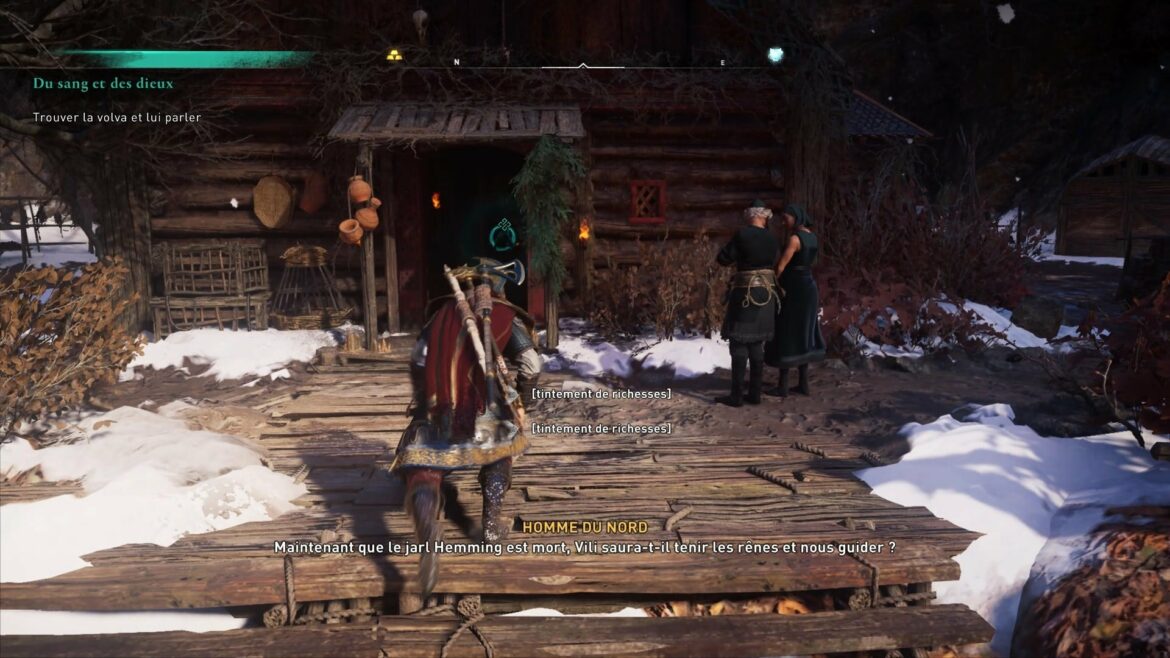Click the glowing white marker on the compass
The width and height of the screenshot is (1170, 658).
[x=775, y=55]
